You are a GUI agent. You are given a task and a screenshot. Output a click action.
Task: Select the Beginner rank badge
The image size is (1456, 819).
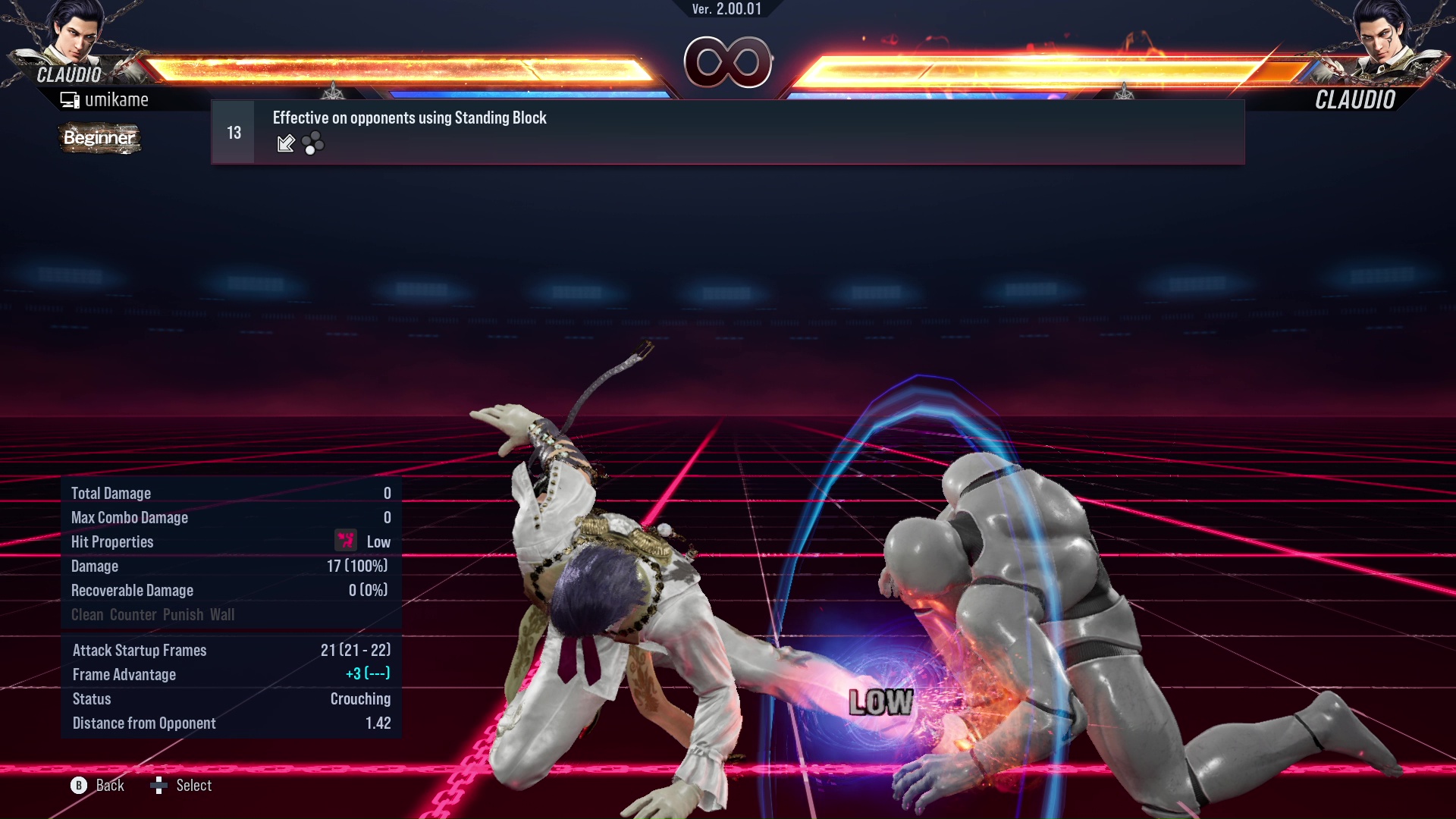click(x=99, y=138)
